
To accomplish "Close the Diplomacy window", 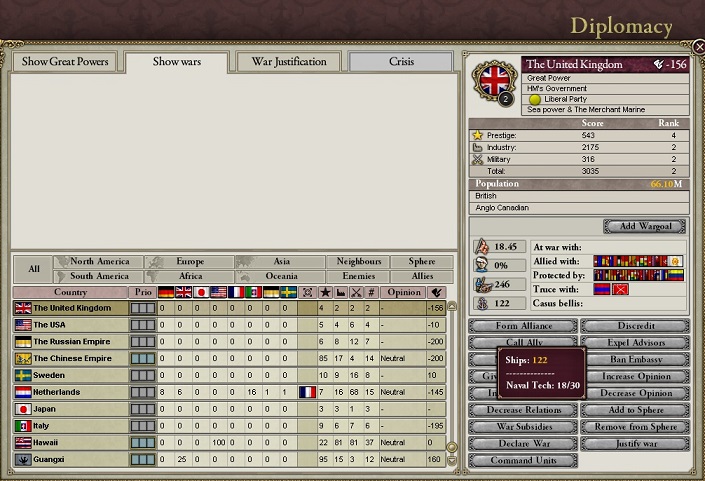I will (698, 47).
